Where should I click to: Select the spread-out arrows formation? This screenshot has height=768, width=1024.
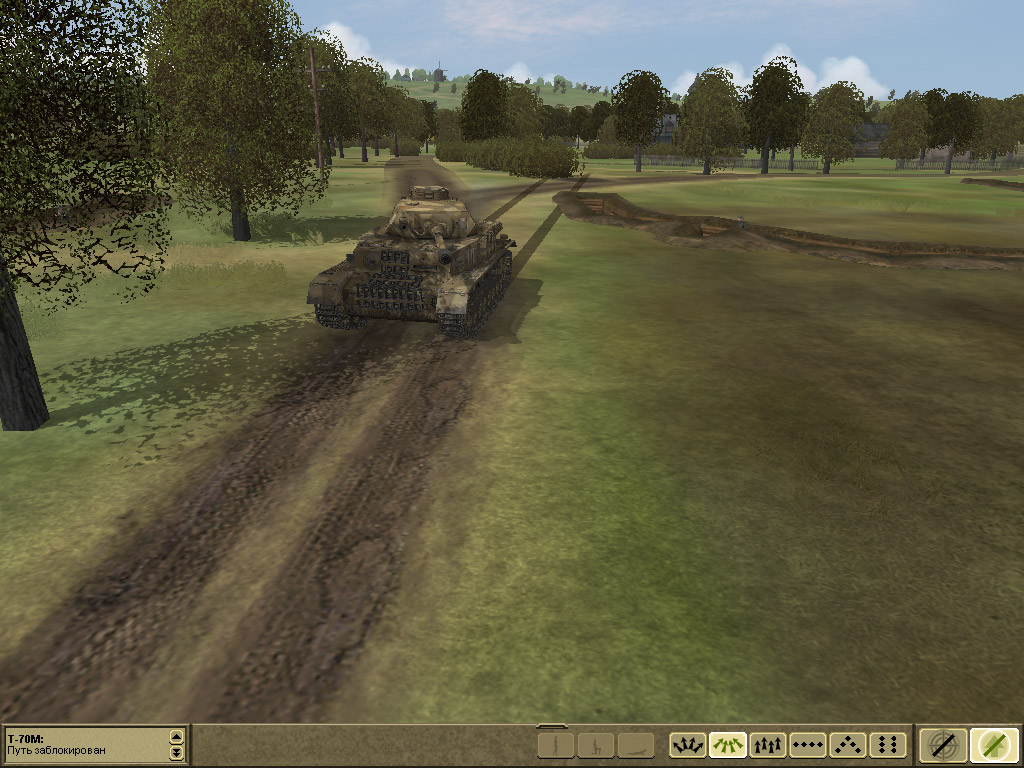(x=688, y=745)
